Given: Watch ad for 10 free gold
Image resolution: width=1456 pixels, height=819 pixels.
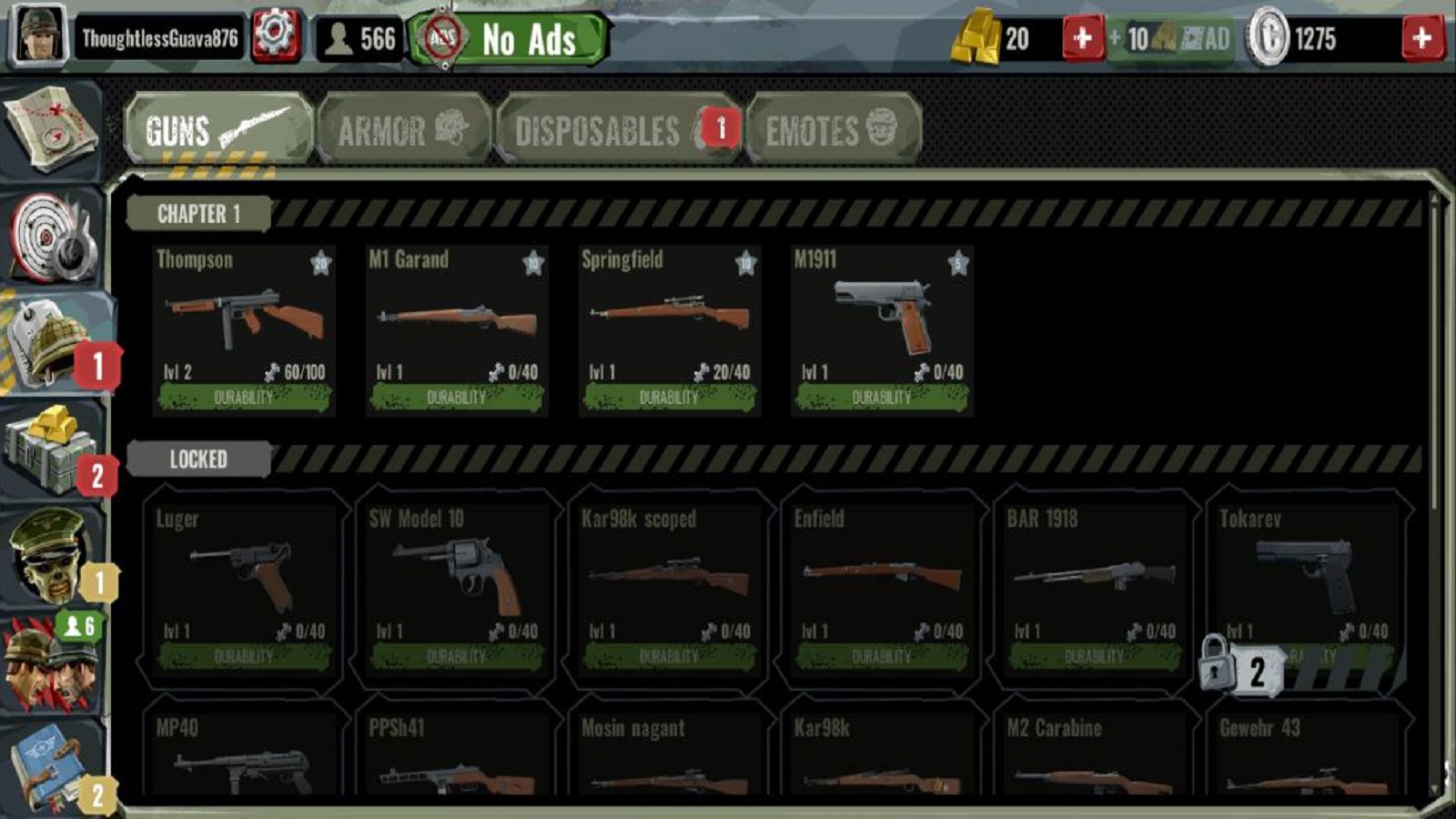Looking at the screenshot, I should click(x=1171, y=39).
